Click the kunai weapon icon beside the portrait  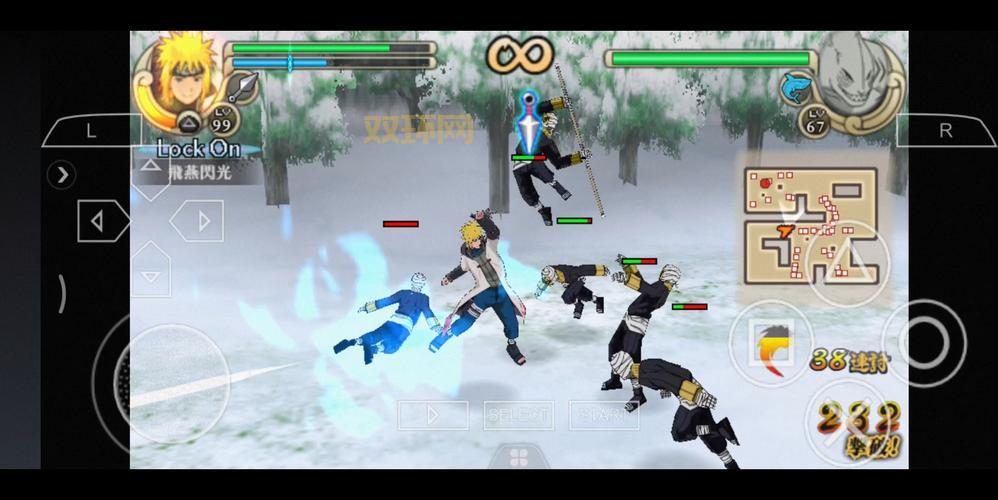pyautogui.click(x=243, y=88)
